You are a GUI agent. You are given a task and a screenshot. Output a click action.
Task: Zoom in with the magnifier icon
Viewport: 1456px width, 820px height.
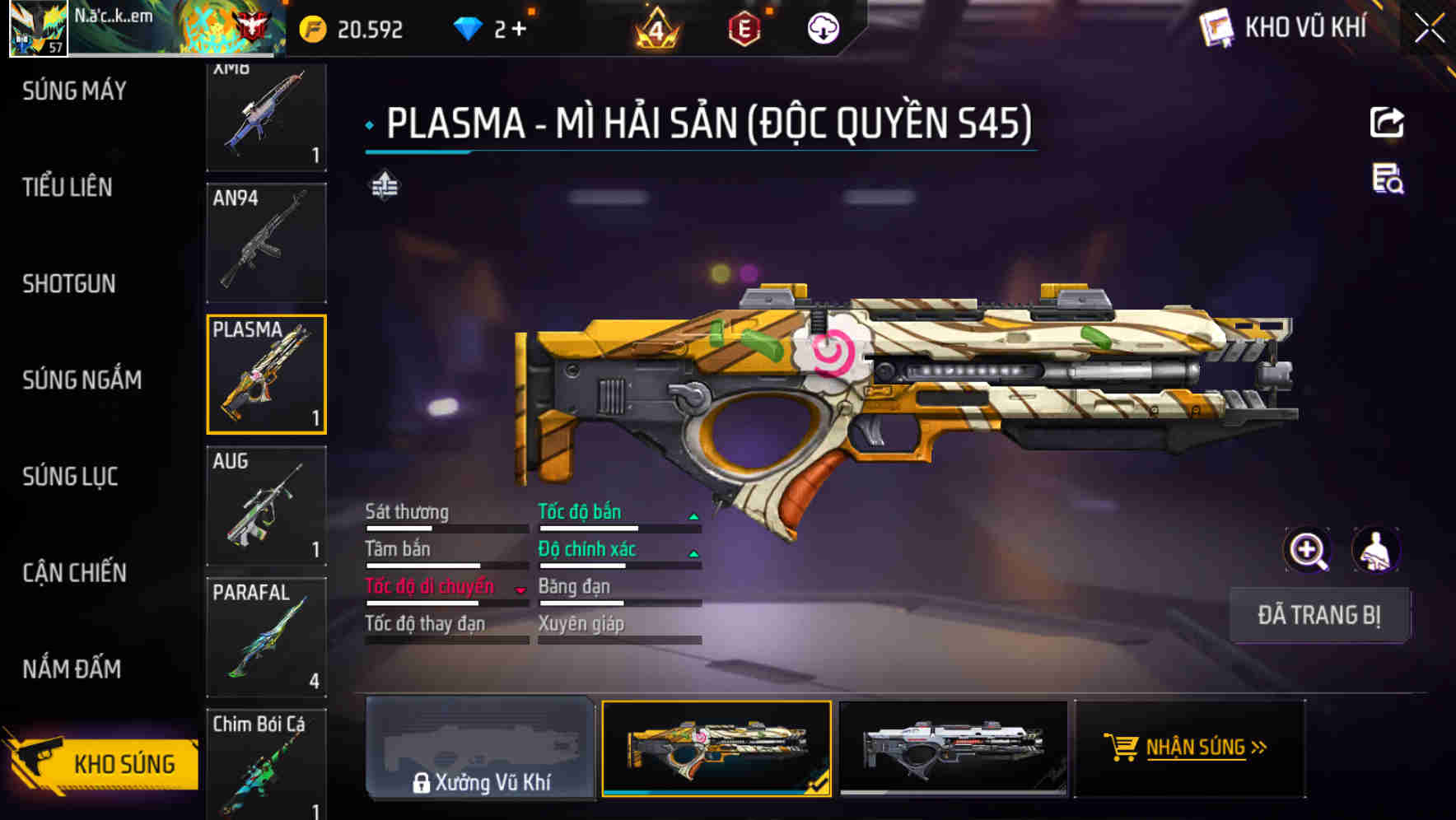(1307, 550)
